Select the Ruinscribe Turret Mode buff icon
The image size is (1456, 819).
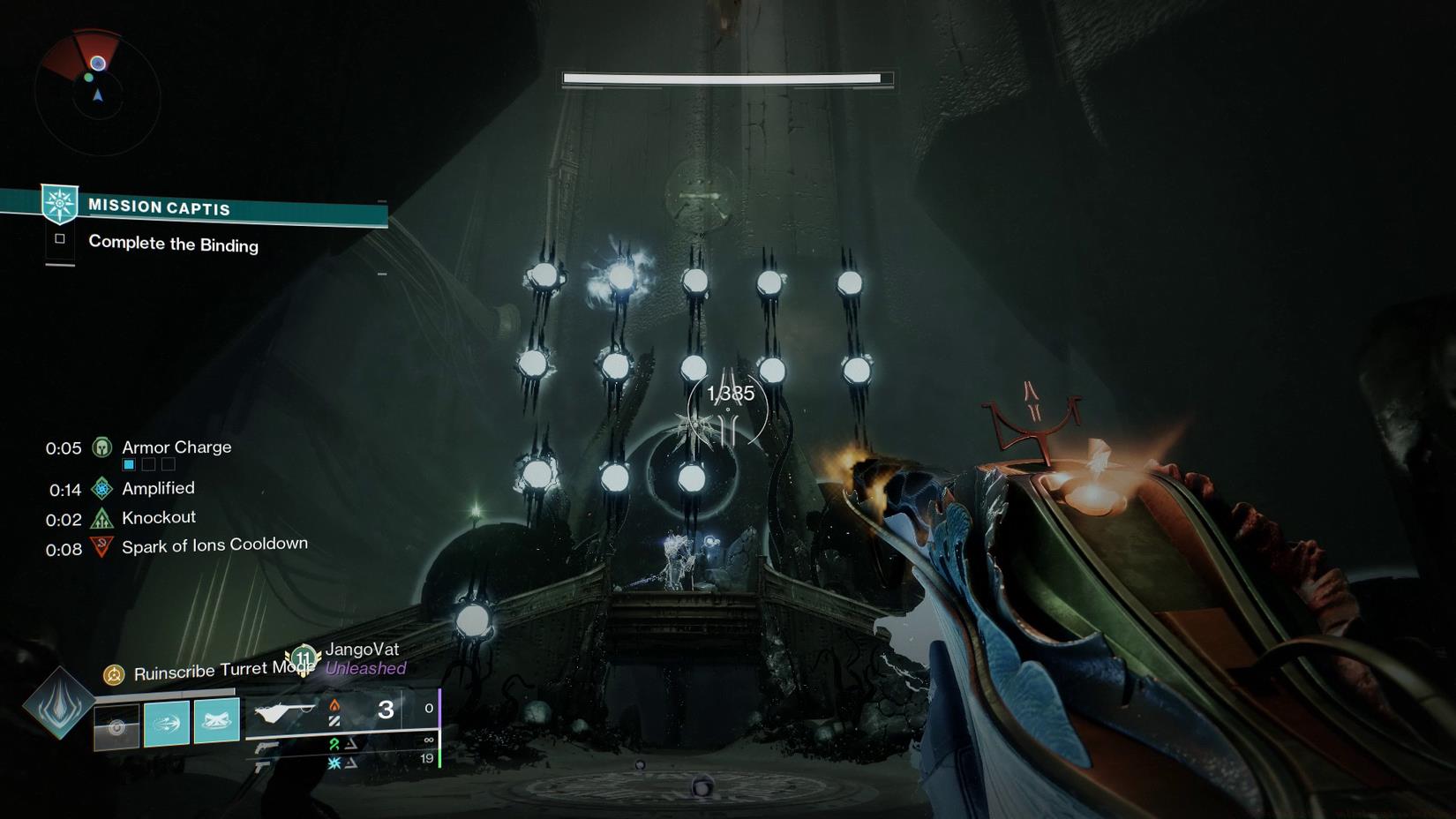point(114,675)
